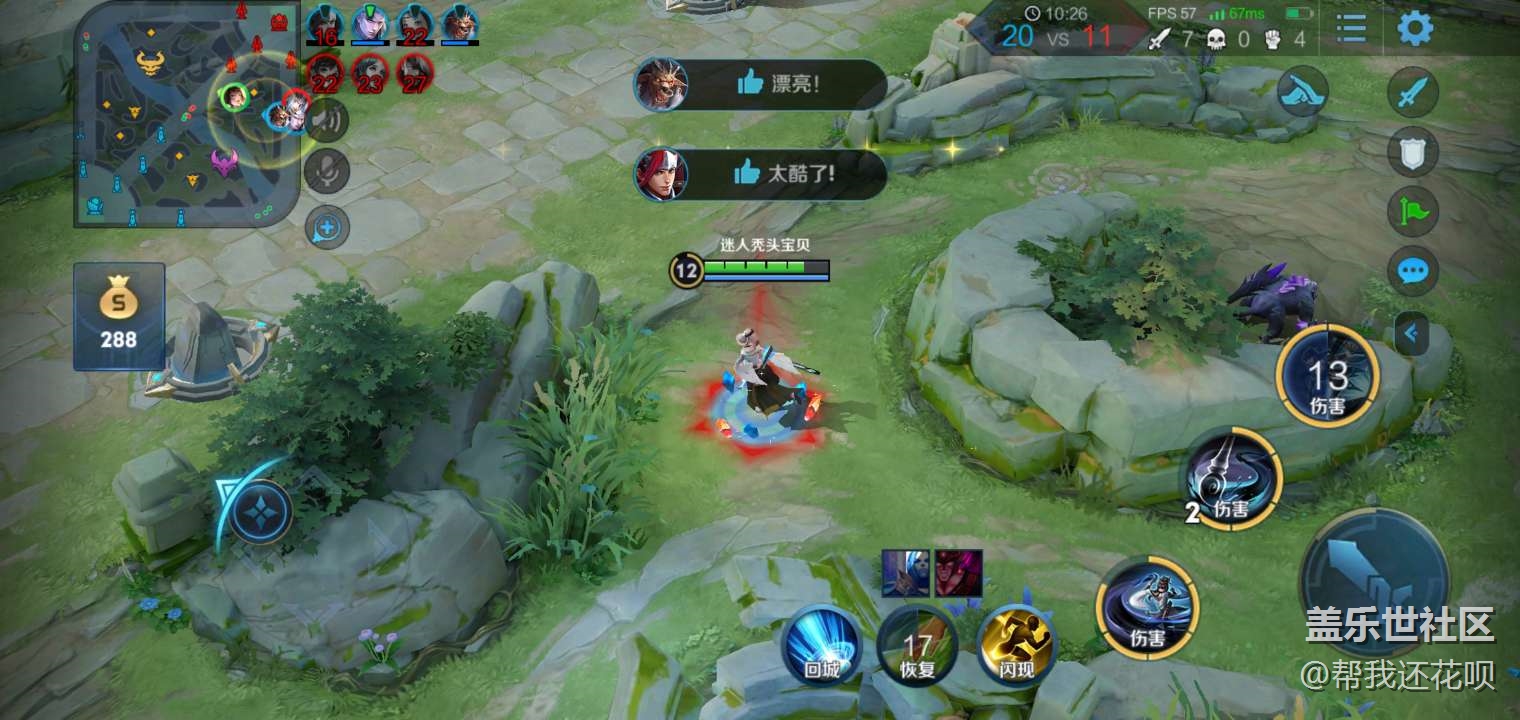Toggle the speaker voice button
The height and width of the screenshot is (720, 1520).
pyautogui.click(x=327, y=121)
